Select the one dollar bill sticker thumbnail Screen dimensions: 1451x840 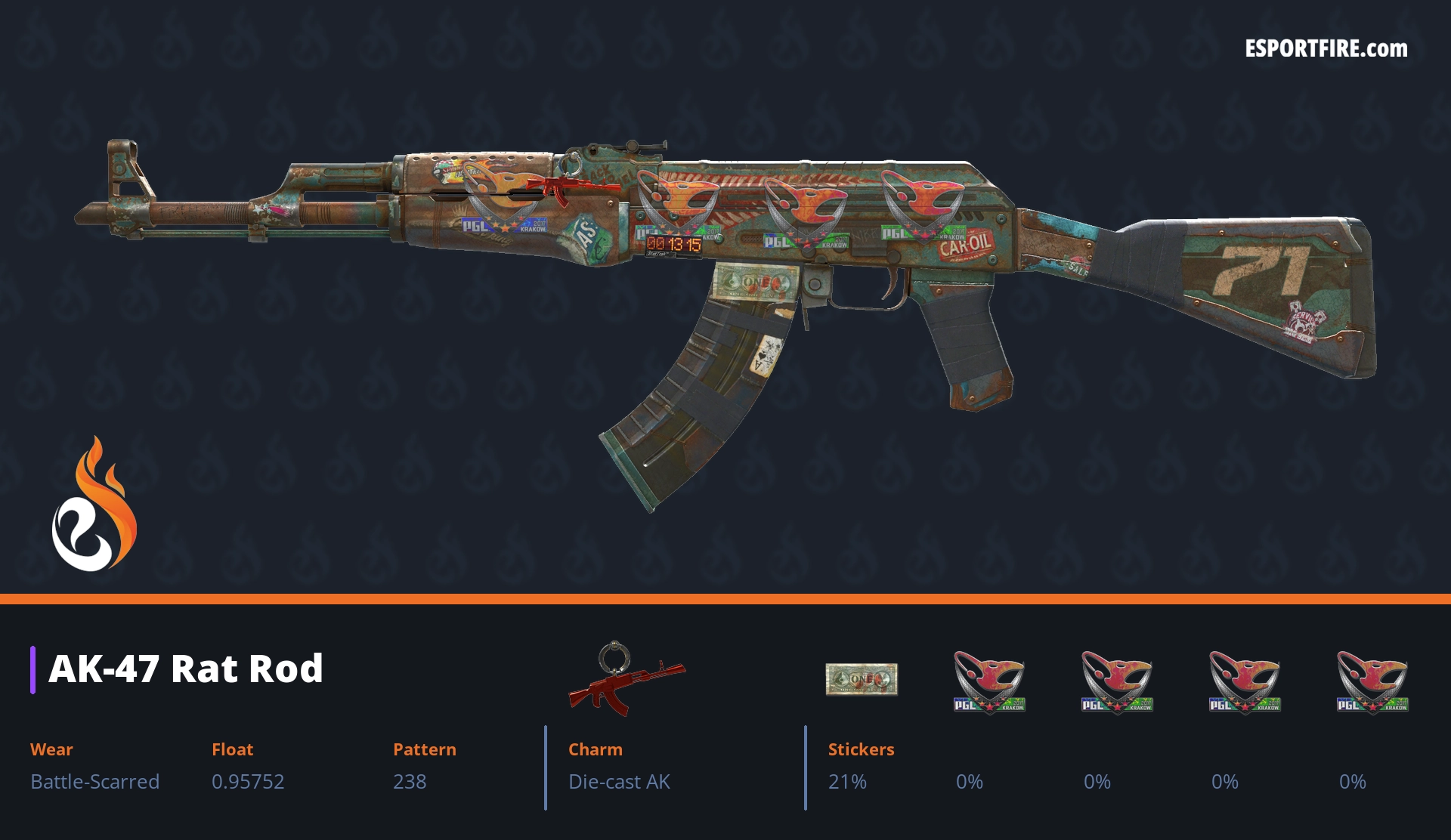coord(861,679)
